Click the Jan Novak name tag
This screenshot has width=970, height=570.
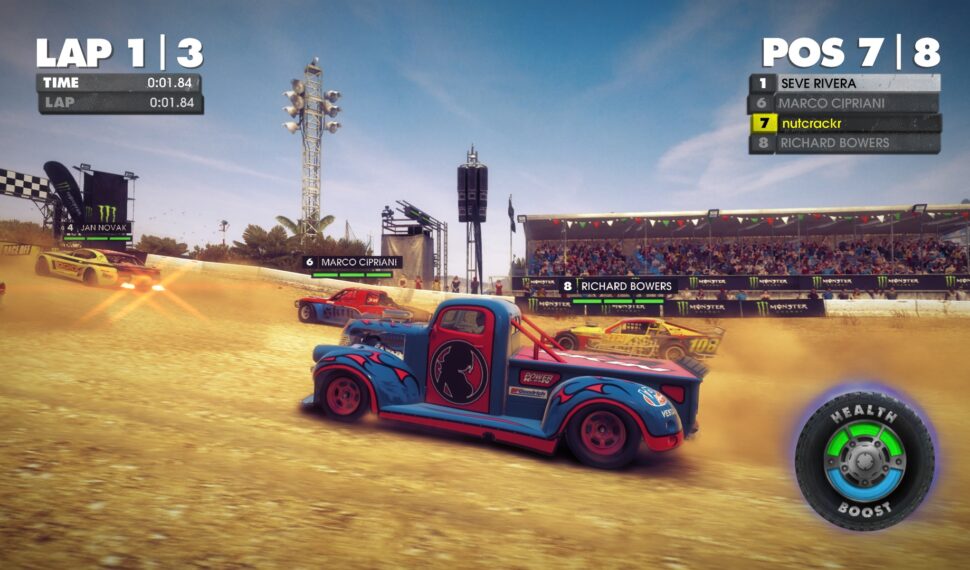tap(97, 228)
